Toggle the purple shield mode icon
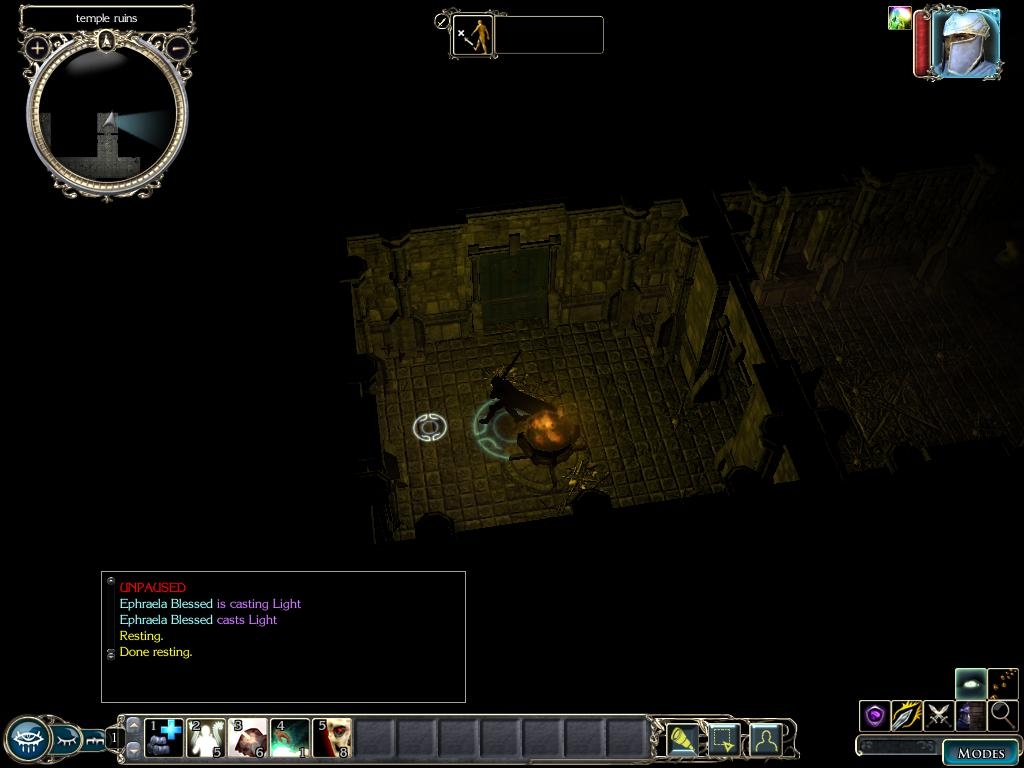 pos(875,715)
